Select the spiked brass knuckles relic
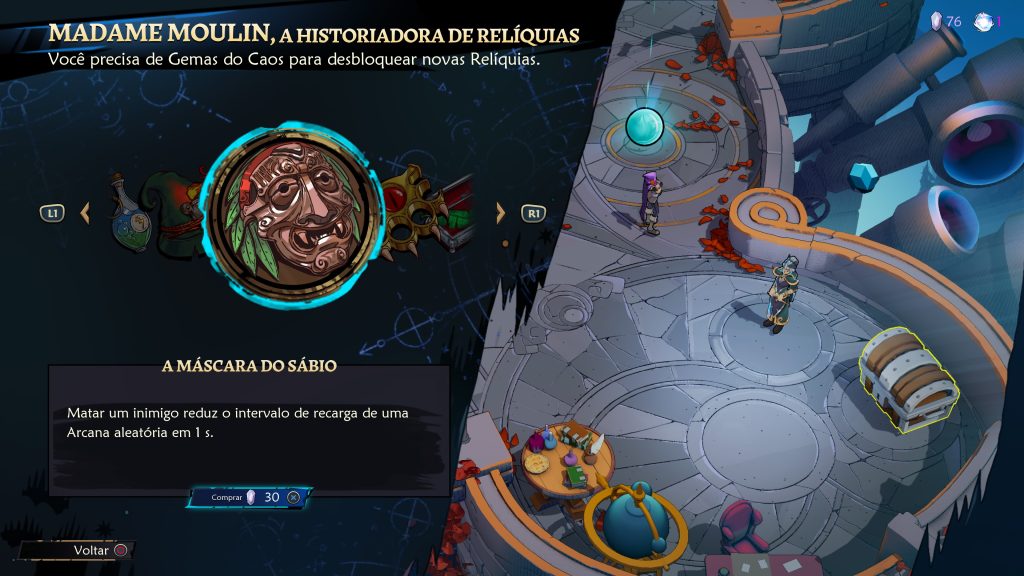1024x576 pixels. pos(413,207)
